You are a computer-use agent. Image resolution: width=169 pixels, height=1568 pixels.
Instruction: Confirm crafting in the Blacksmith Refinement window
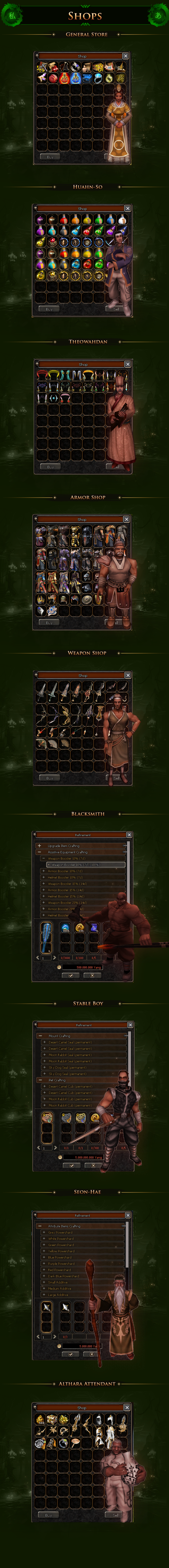(x=70, y=974)
